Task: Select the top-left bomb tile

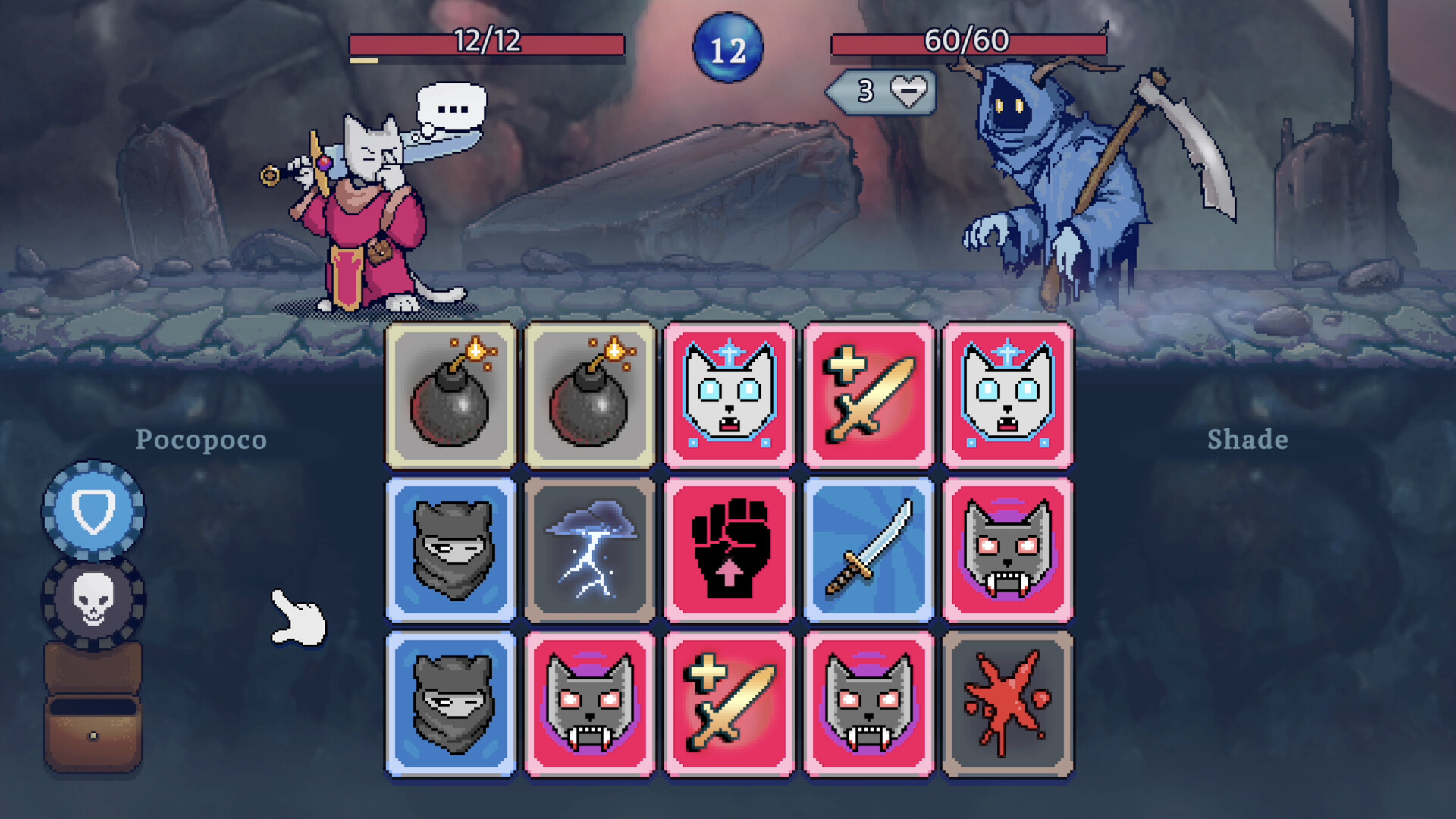Action: pos(450,395)
